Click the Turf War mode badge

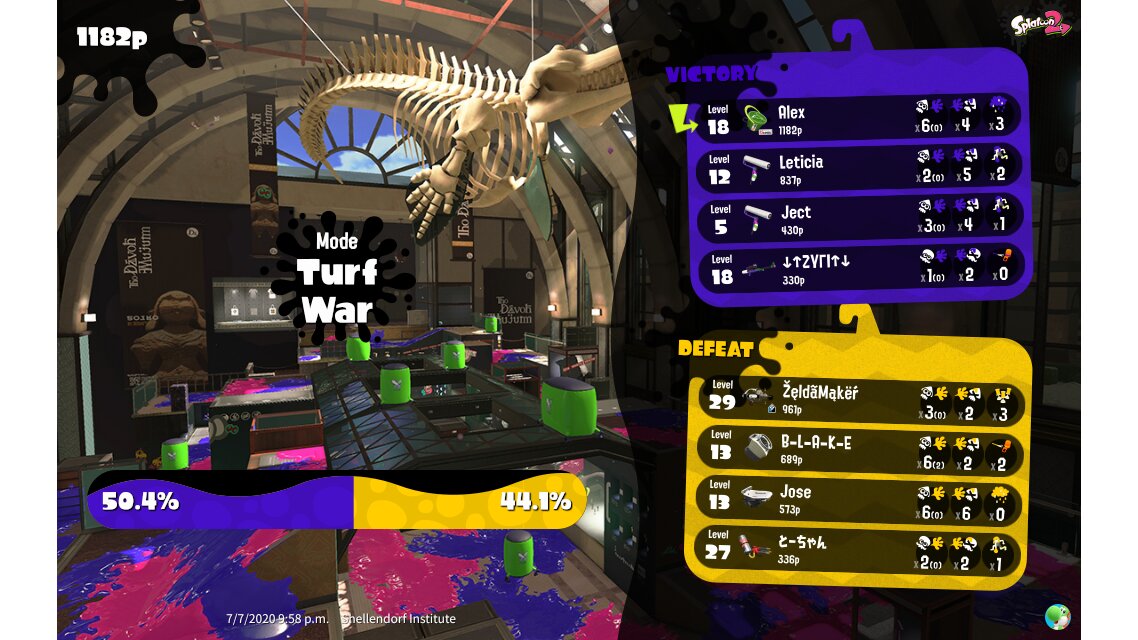336,275
